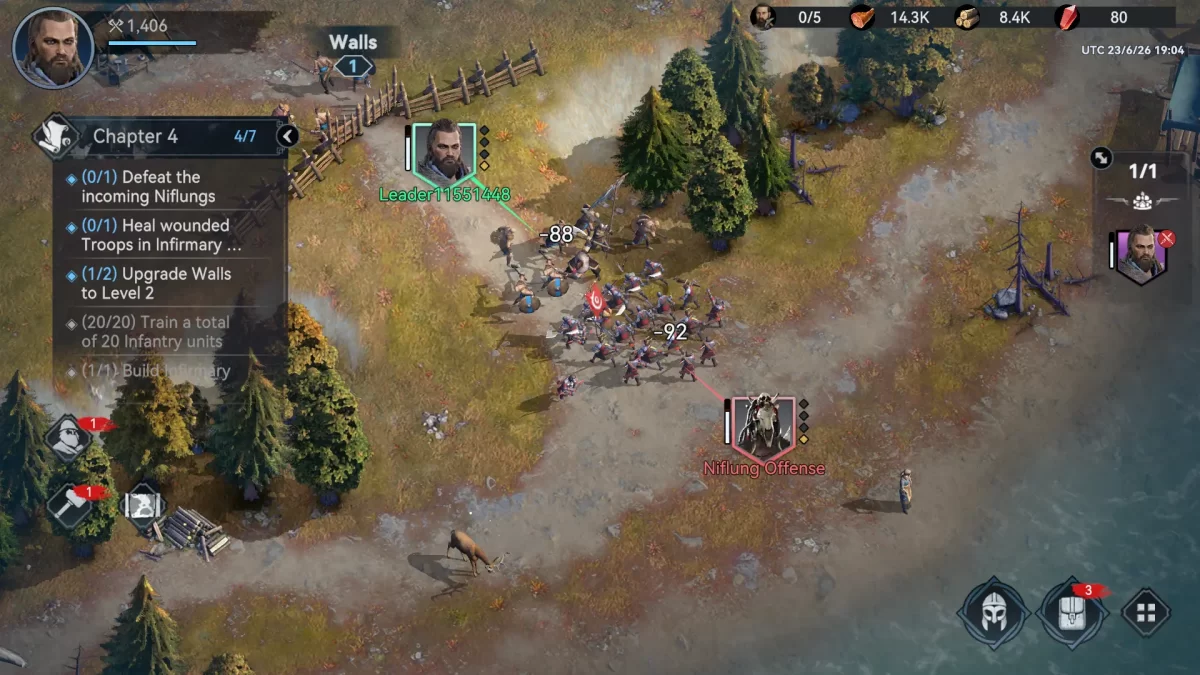Viewport: 1200px width, 675px height.
Task: Select the purple hero portrait in army panel
Action: point(1140,253)
